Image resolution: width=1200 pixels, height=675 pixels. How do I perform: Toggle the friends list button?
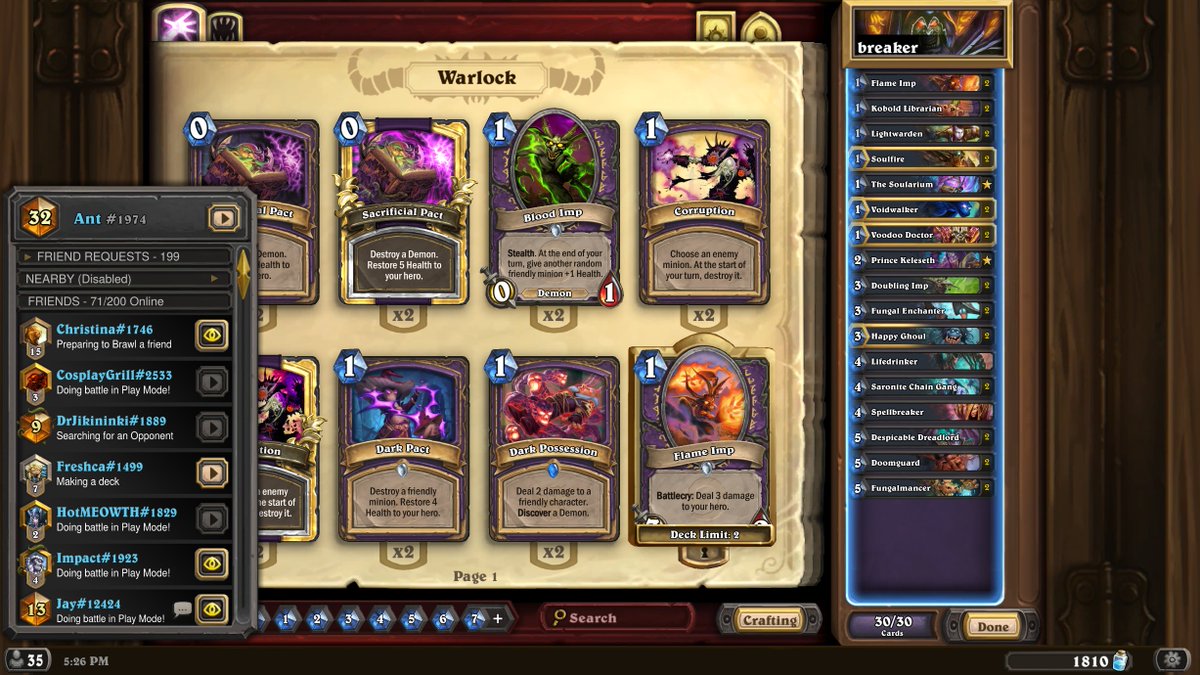point(27,660)
